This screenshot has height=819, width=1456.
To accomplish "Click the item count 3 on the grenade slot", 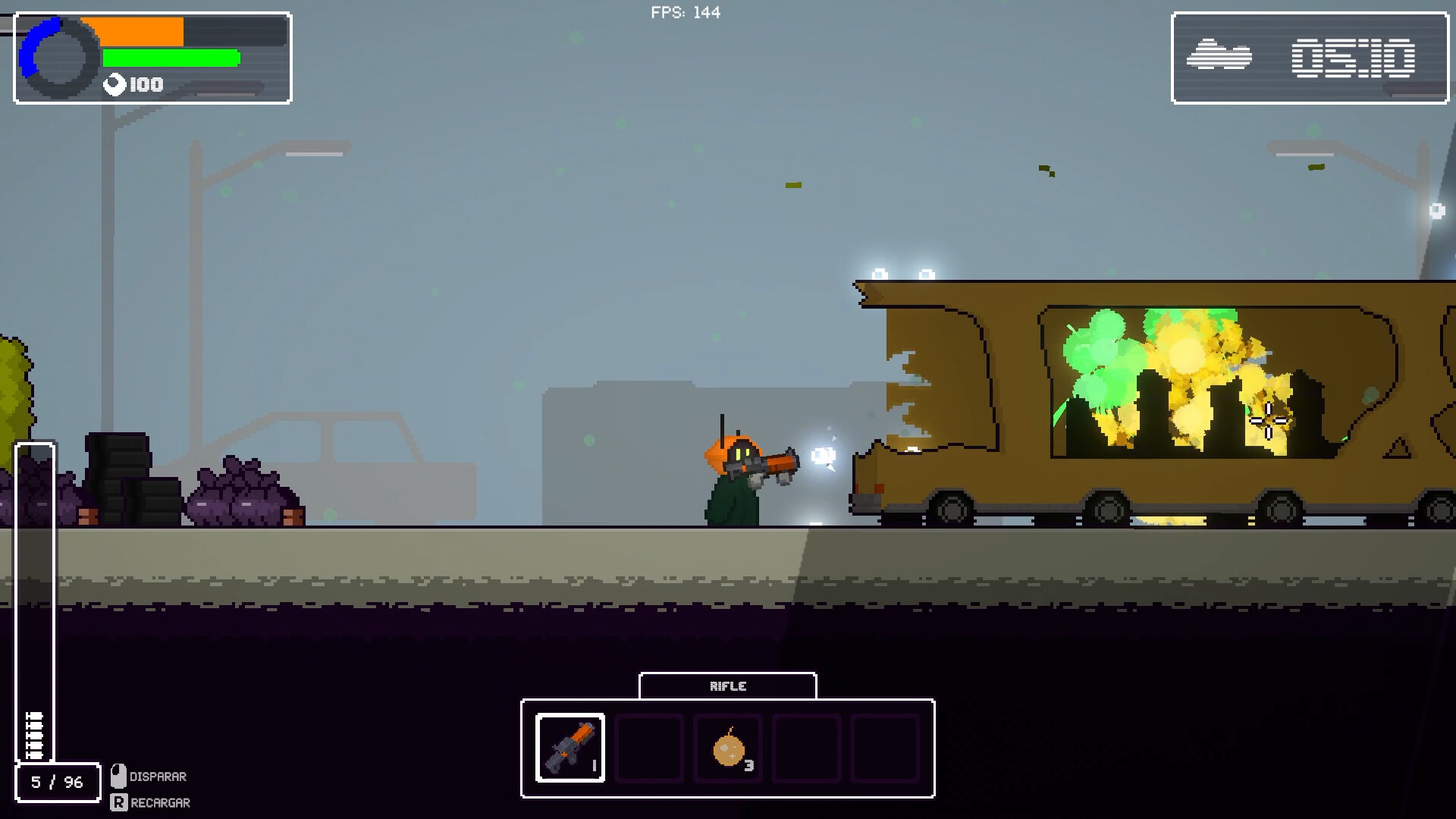I will (x=749, y=766).
